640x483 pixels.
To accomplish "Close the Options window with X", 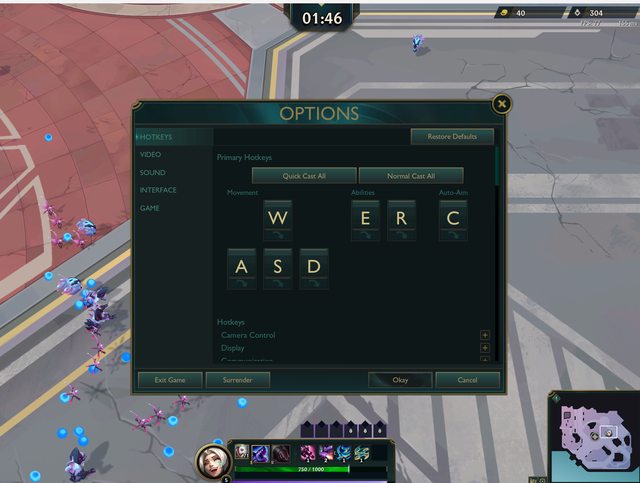I will tap(502, 104).
